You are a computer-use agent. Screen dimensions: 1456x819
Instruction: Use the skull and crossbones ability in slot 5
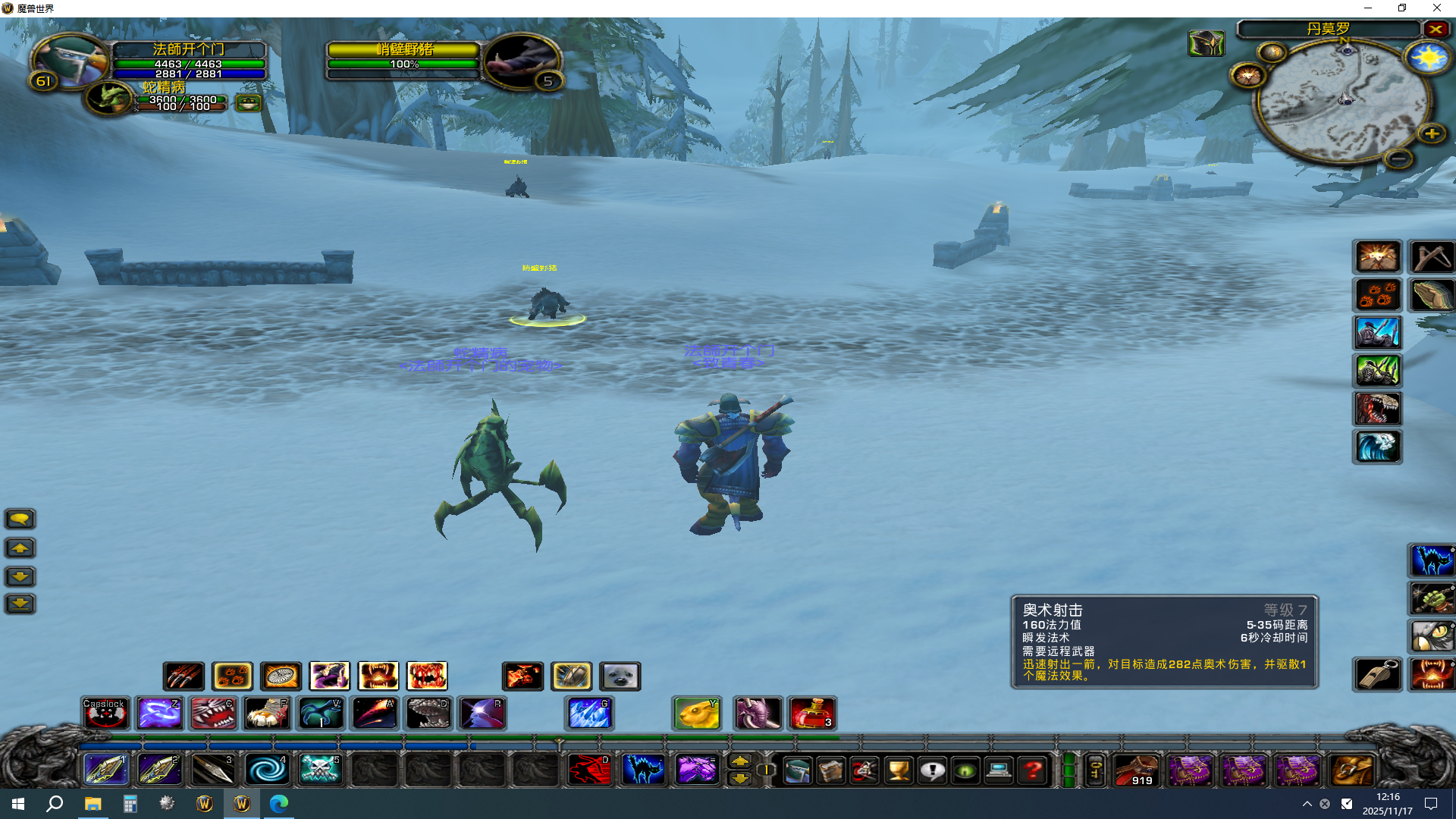(x=320, y=770)
